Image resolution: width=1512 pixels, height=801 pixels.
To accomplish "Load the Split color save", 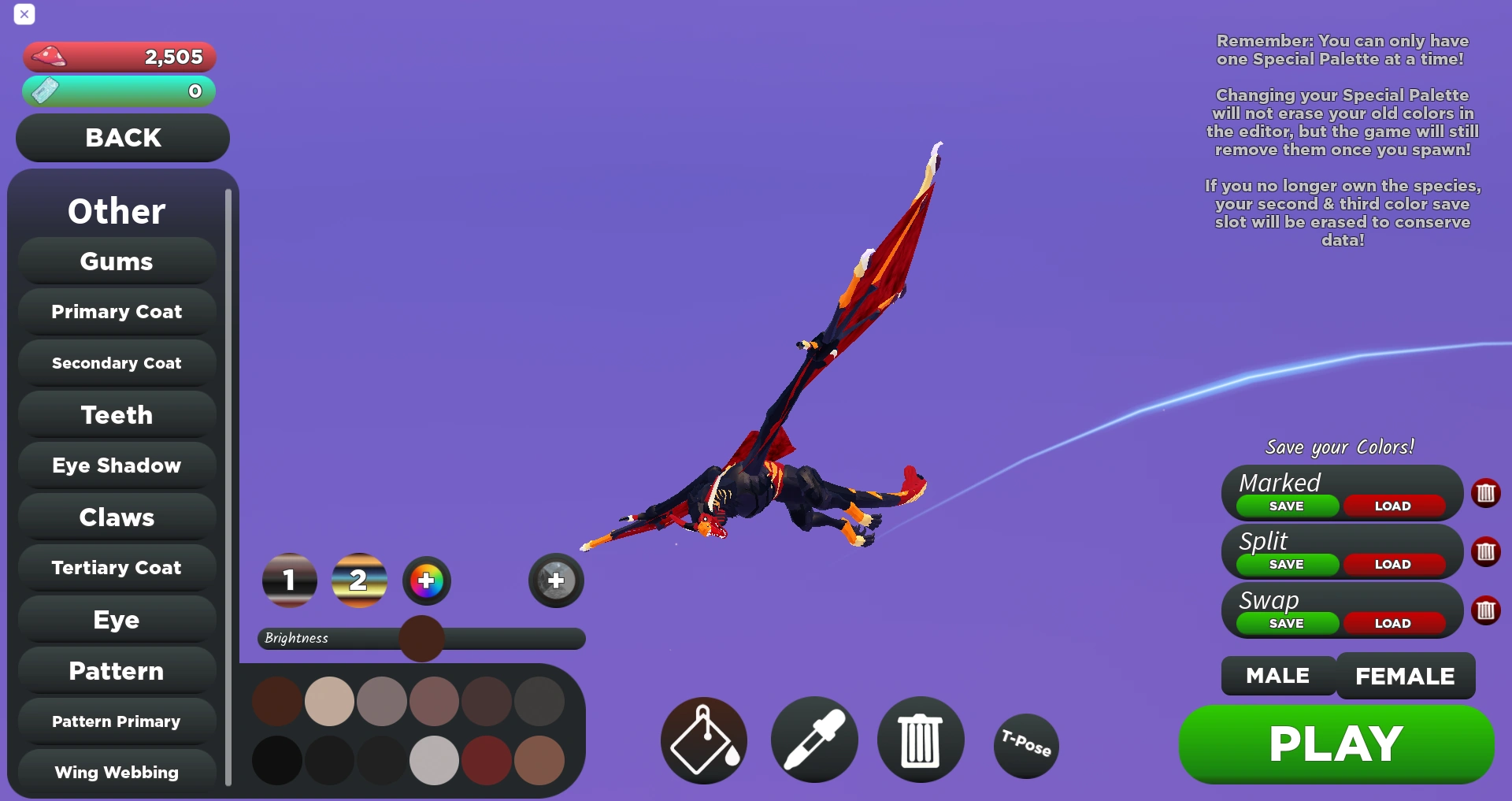I will pyautogui.click(x=1394, y=564).
